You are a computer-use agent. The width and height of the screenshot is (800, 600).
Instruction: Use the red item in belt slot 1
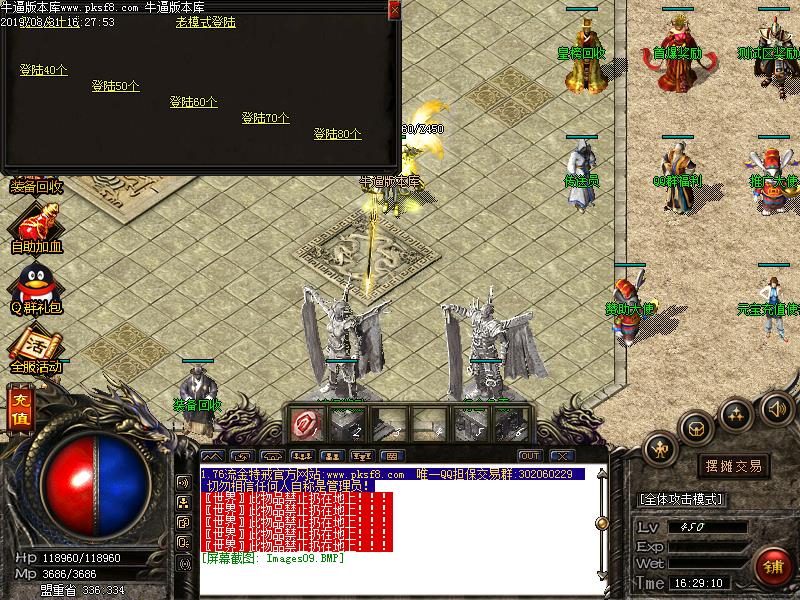(x=306, y=424)
